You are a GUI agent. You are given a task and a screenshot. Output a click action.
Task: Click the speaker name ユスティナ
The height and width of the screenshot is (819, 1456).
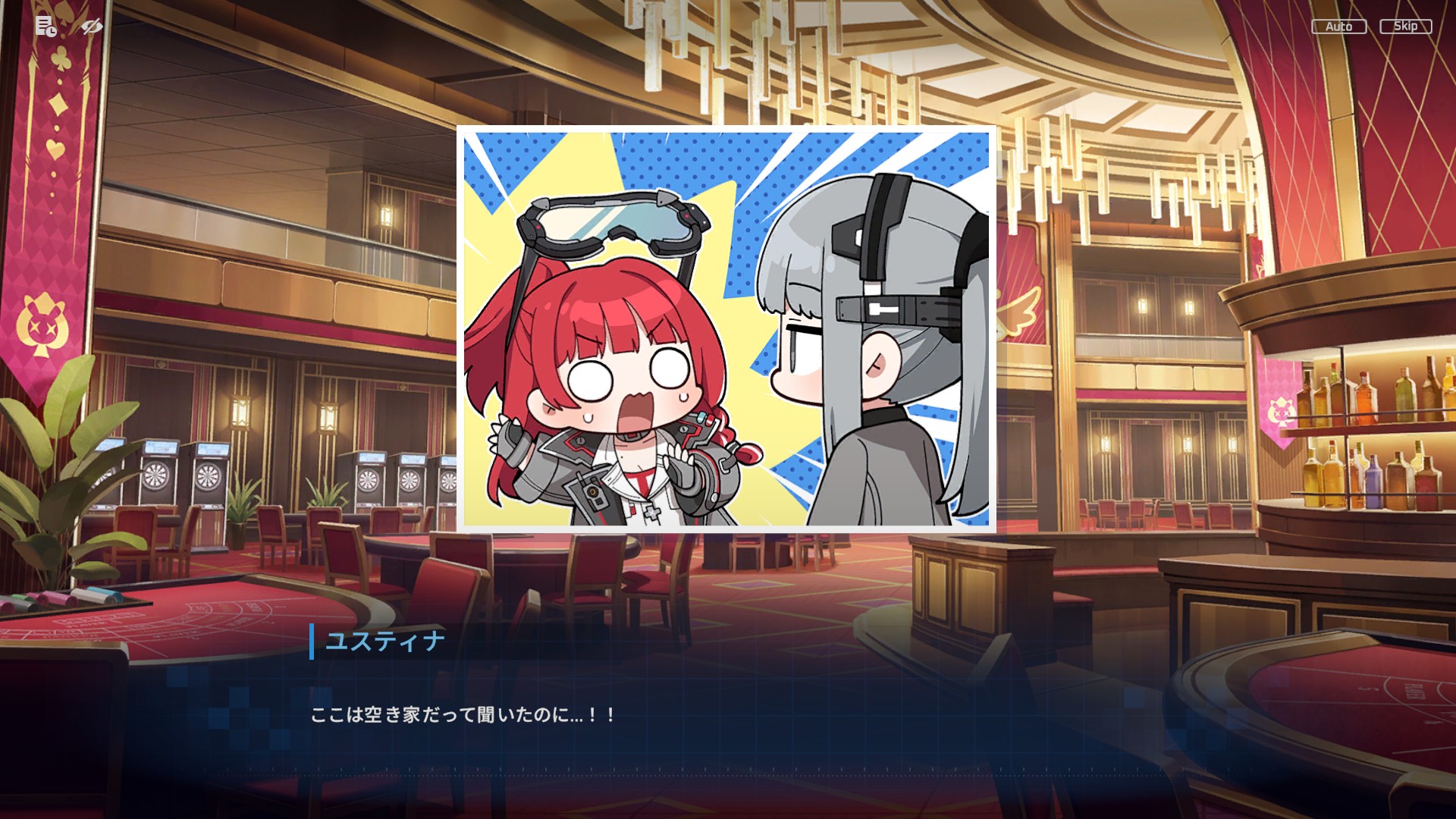[x=383, y=641]
